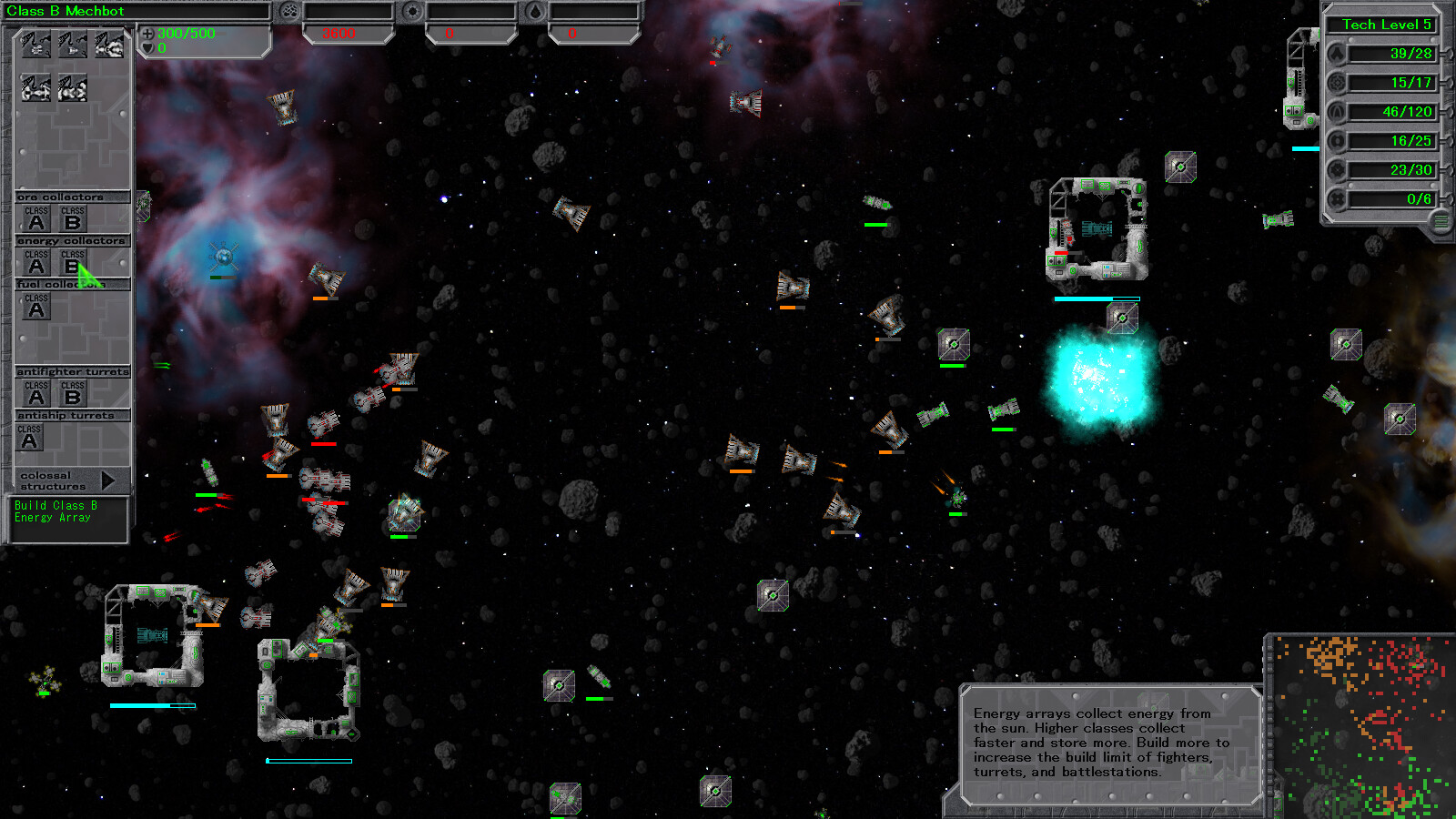Select the Class A ore collector icon
The width and height of the screenshot is (1456, 819).
[36, 218]
